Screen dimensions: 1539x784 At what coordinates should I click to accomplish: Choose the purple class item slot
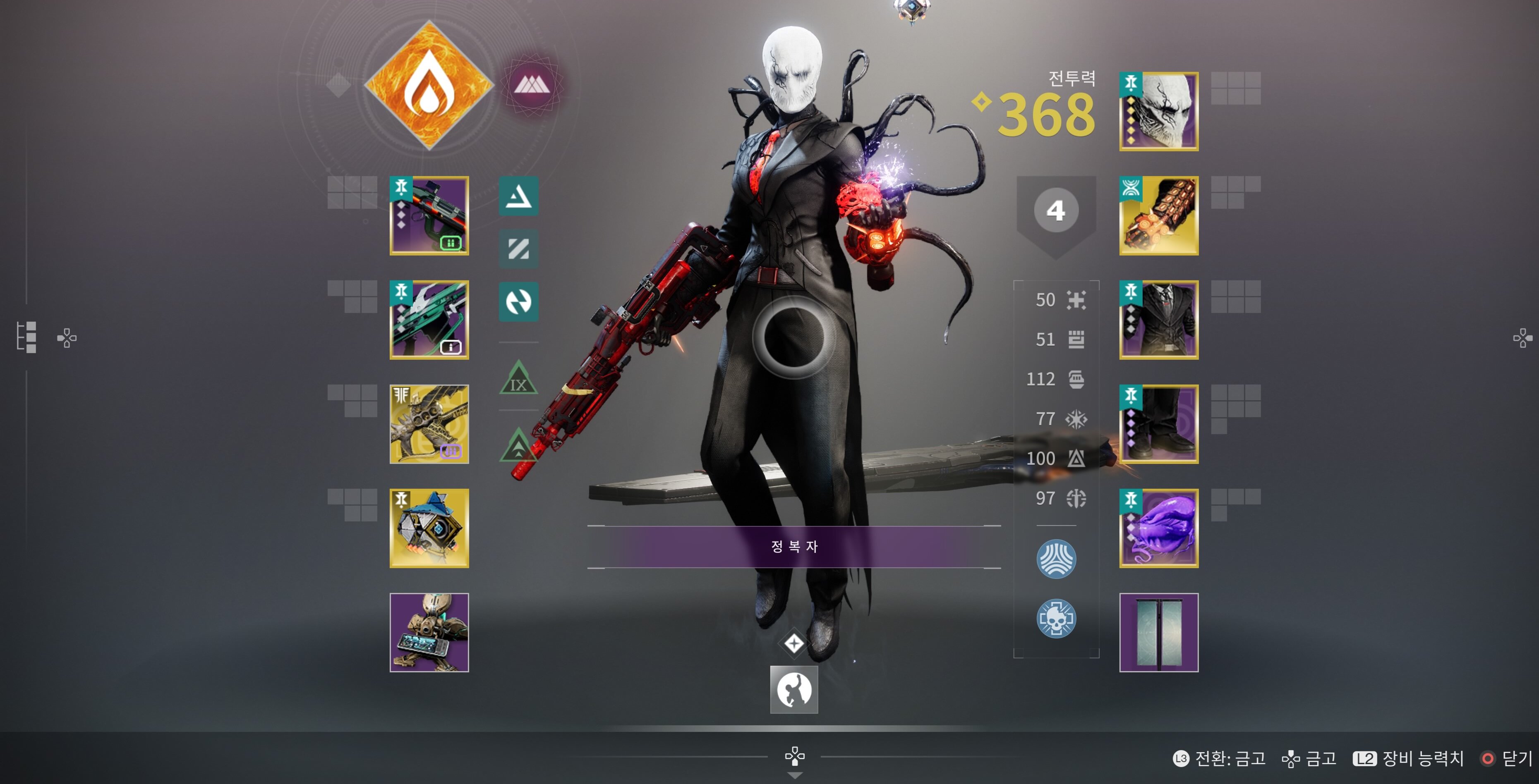click(x=1158, y=528)
